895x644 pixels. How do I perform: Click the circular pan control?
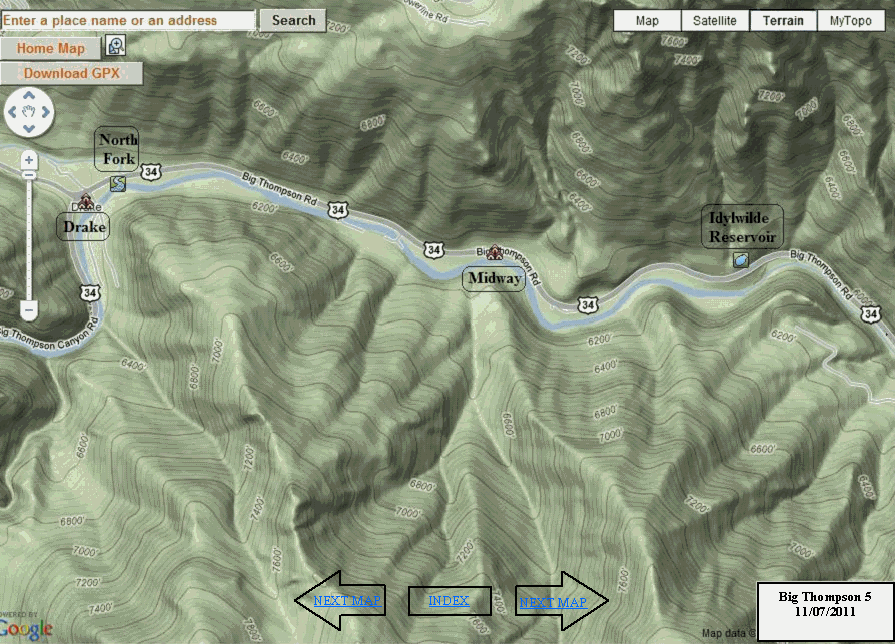29,115
